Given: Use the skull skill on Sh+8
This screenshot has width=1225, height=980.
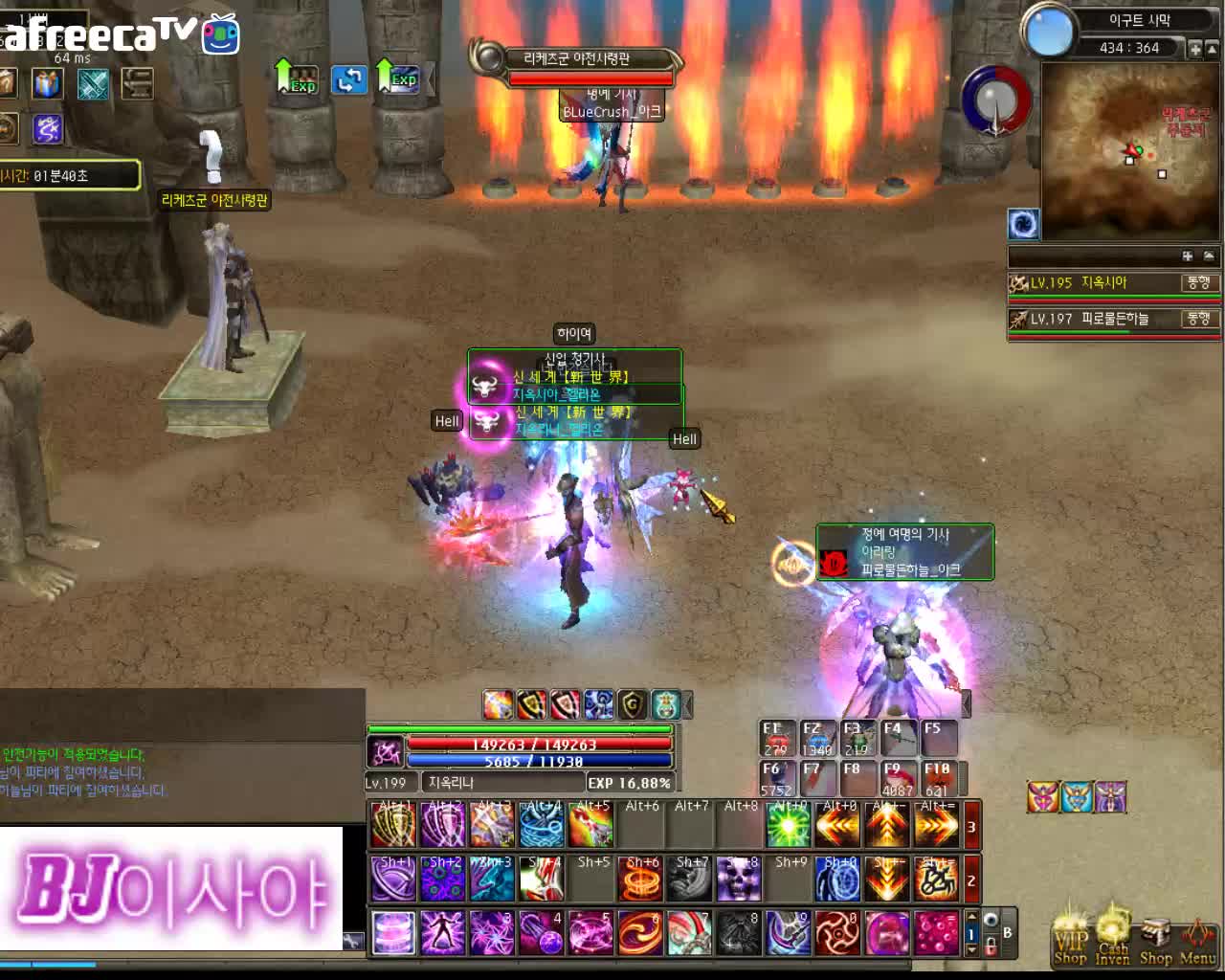Looking at the screenshot, I should tap(738, 880).
